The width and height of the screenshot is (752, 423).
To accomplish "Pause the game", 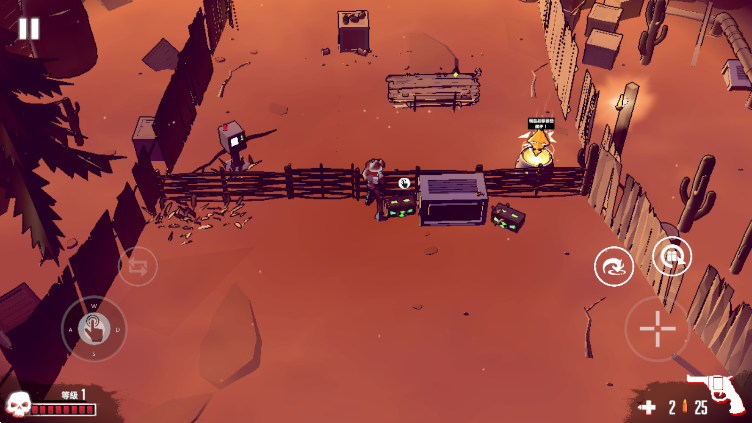I will tap(29, 29).
